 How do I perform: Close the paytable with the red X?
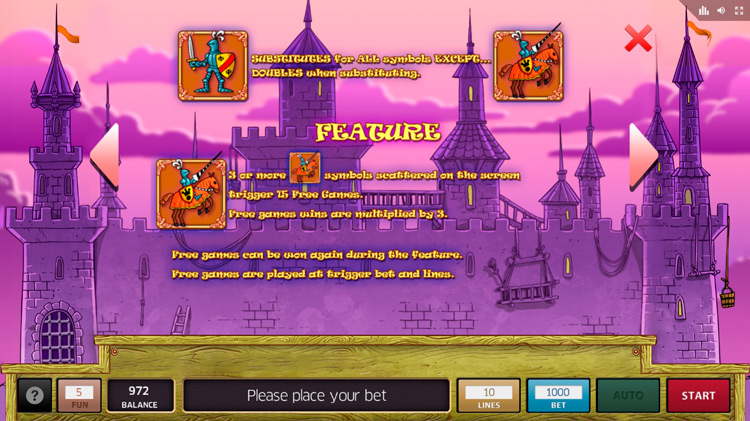tap(637, 39)
